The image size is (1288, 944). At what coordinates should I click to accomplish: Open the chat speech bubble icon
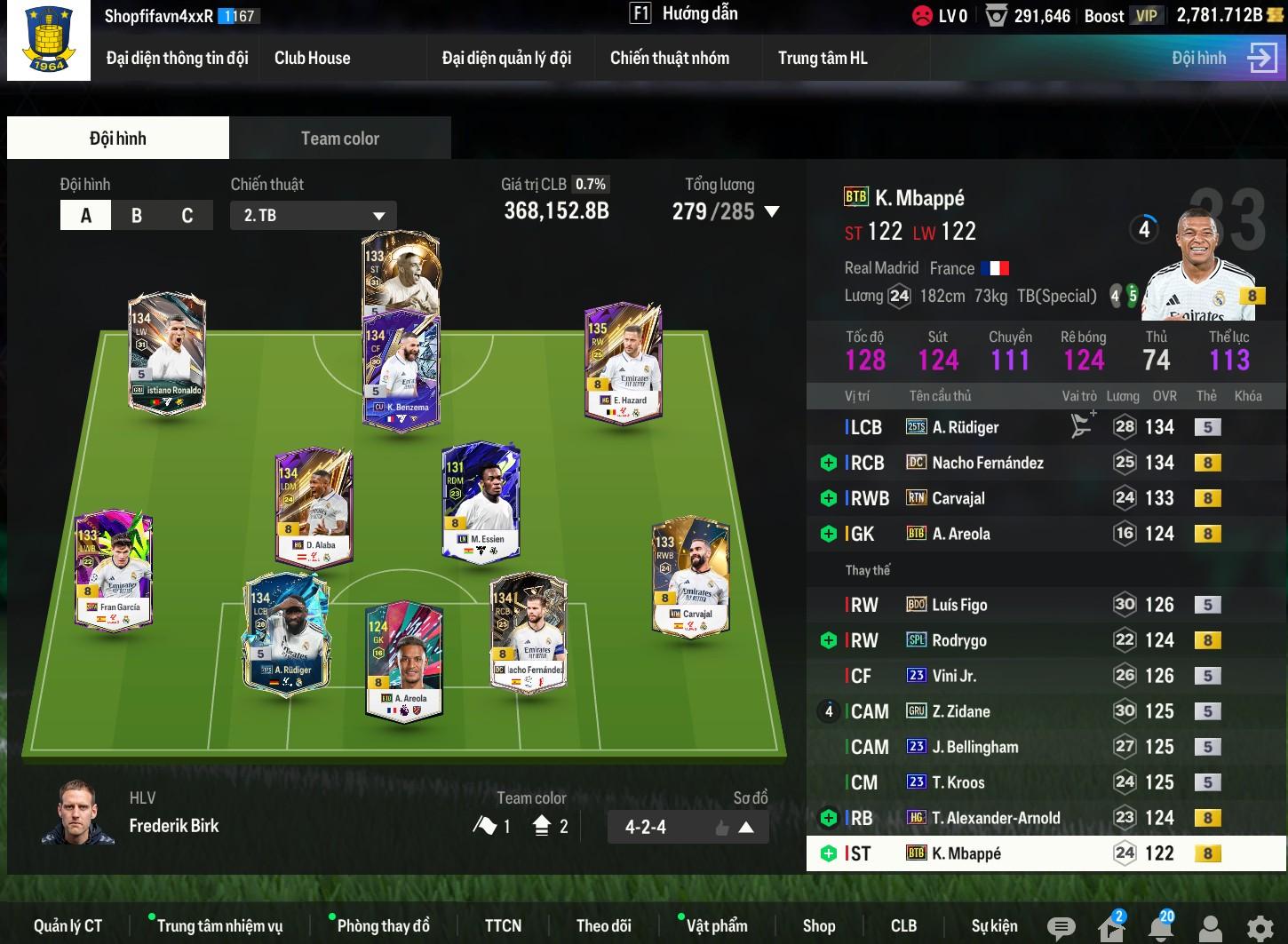tap(1061, 928)
